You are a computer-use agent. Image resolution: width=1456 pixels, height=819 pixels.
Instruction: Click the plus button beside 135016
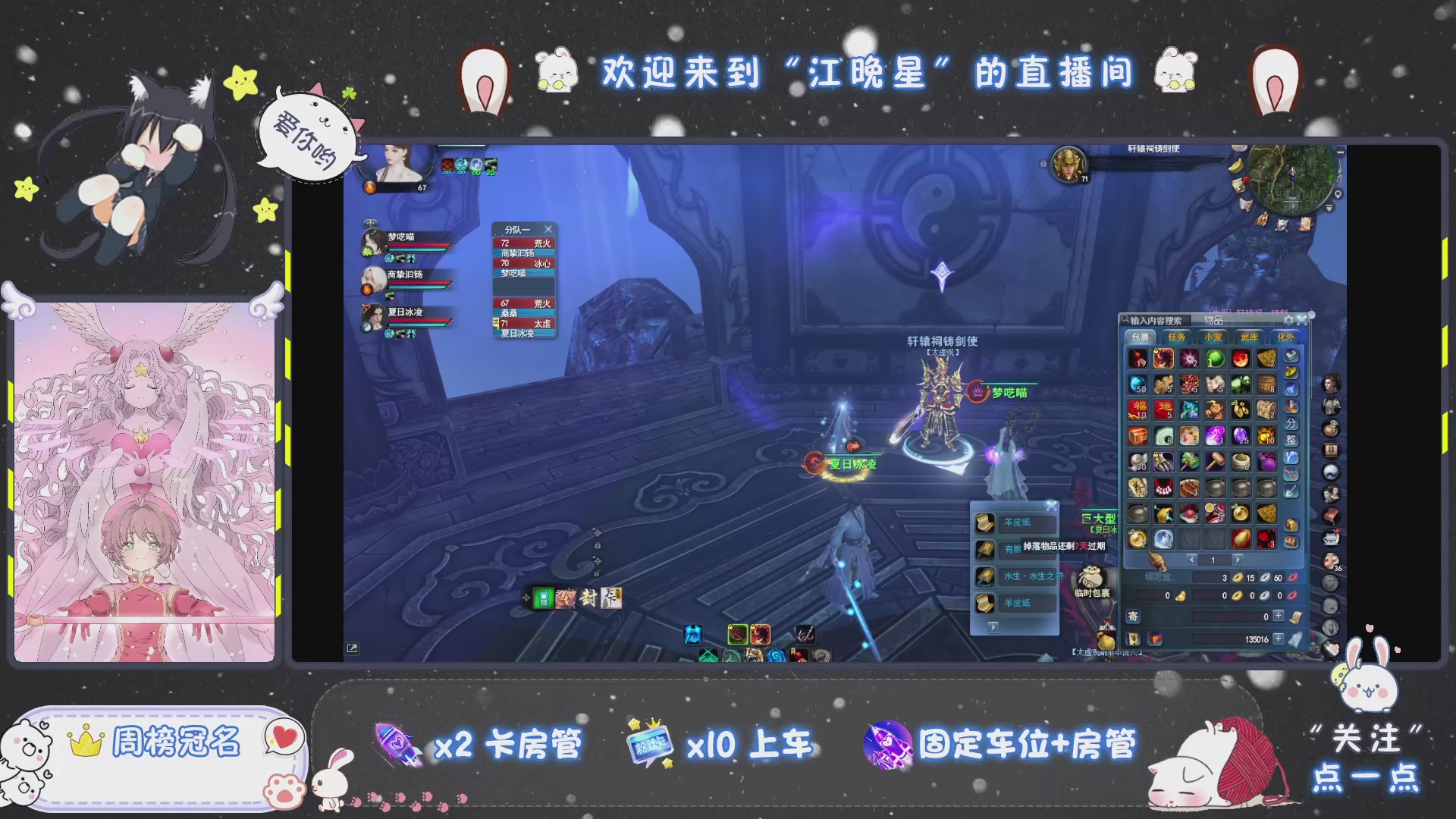[1276, 639]
